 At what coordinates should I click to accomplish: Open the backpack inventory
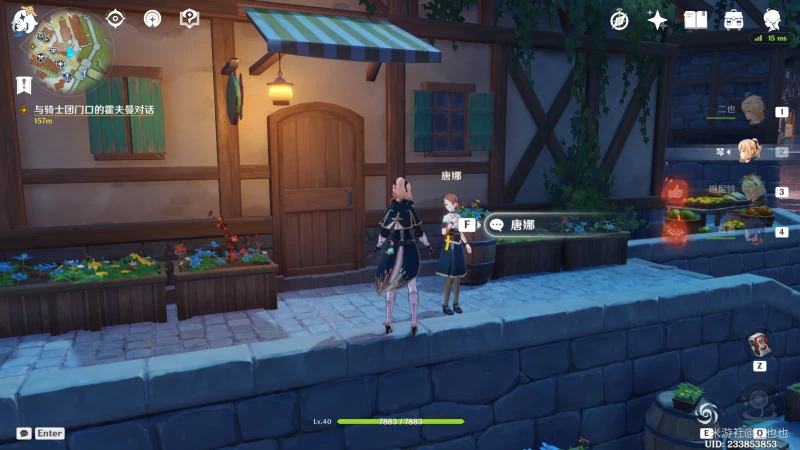[733, 20]
